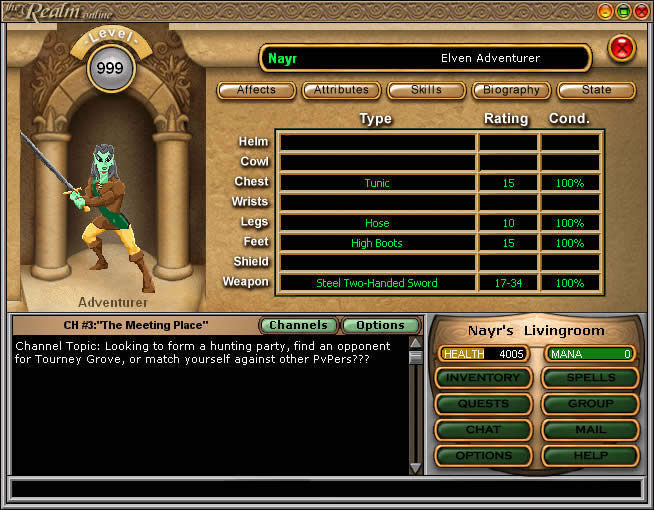This screenshot has height=510, width=654.
Task: Open the chat Options button
Action: [380, 325]
